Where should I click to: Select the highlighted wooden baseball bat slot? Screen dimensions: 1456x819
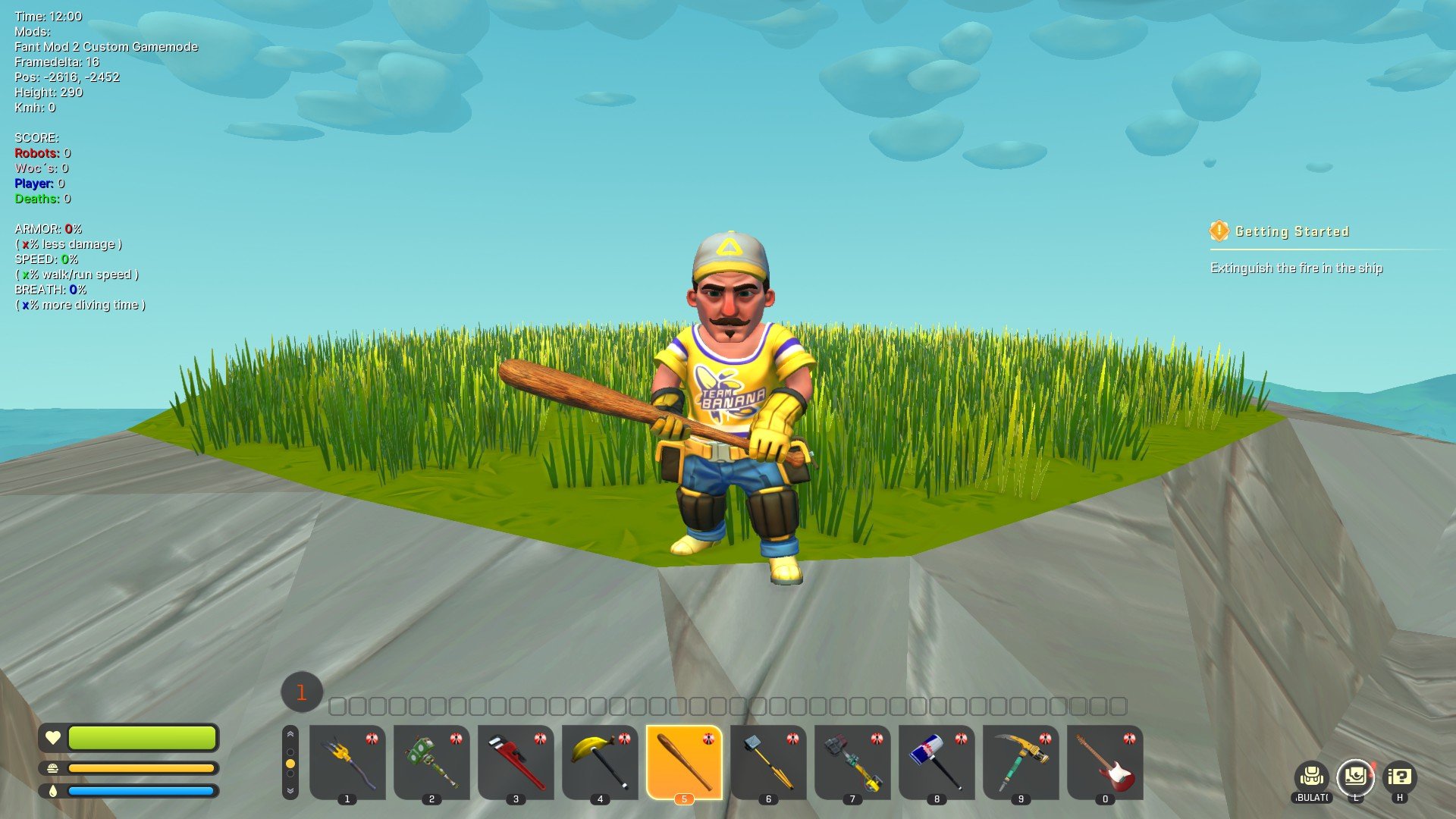[684, 761]
